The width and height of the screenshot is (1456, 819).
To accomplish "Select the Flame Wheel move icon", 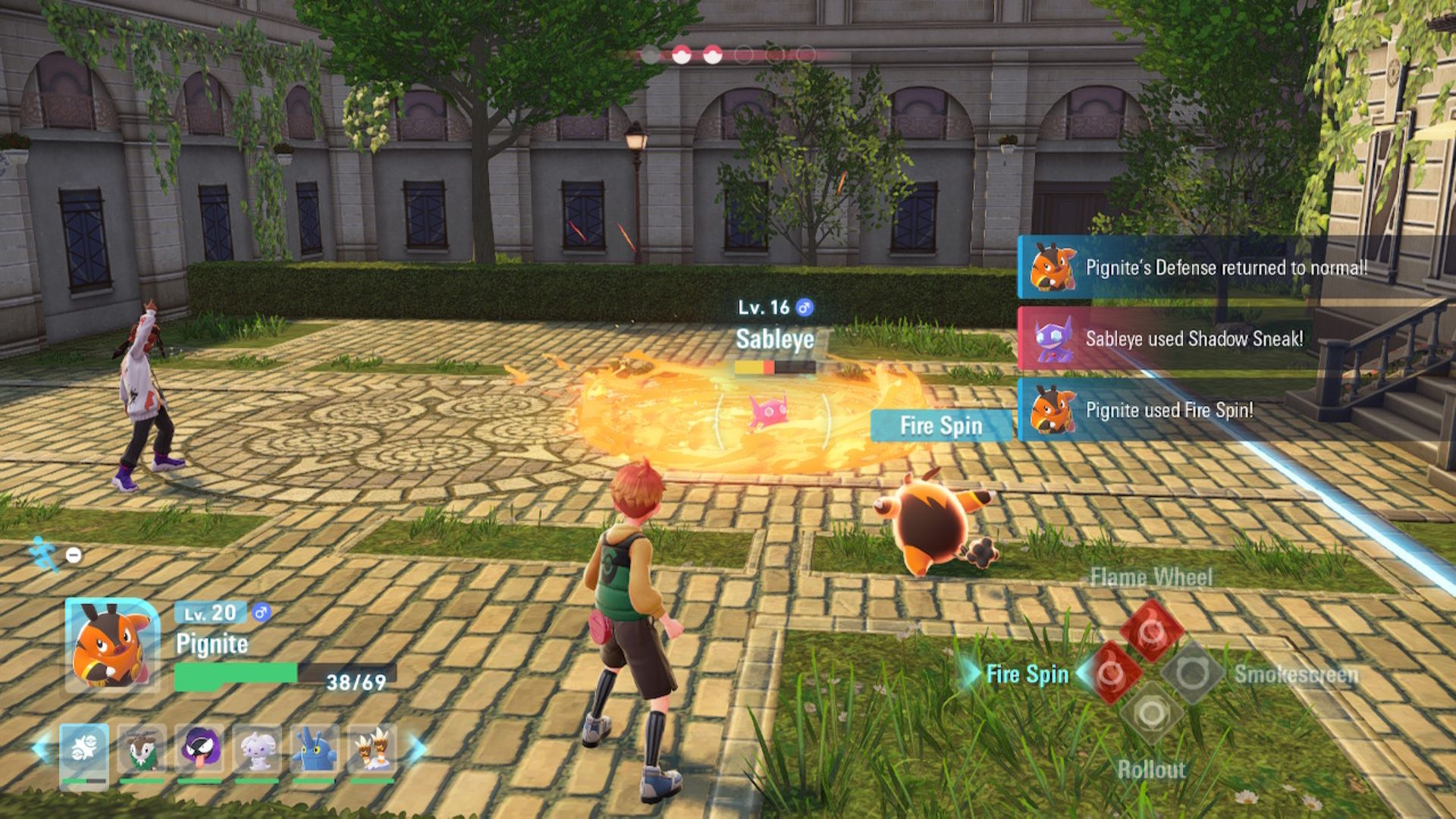I will 1150,629.
